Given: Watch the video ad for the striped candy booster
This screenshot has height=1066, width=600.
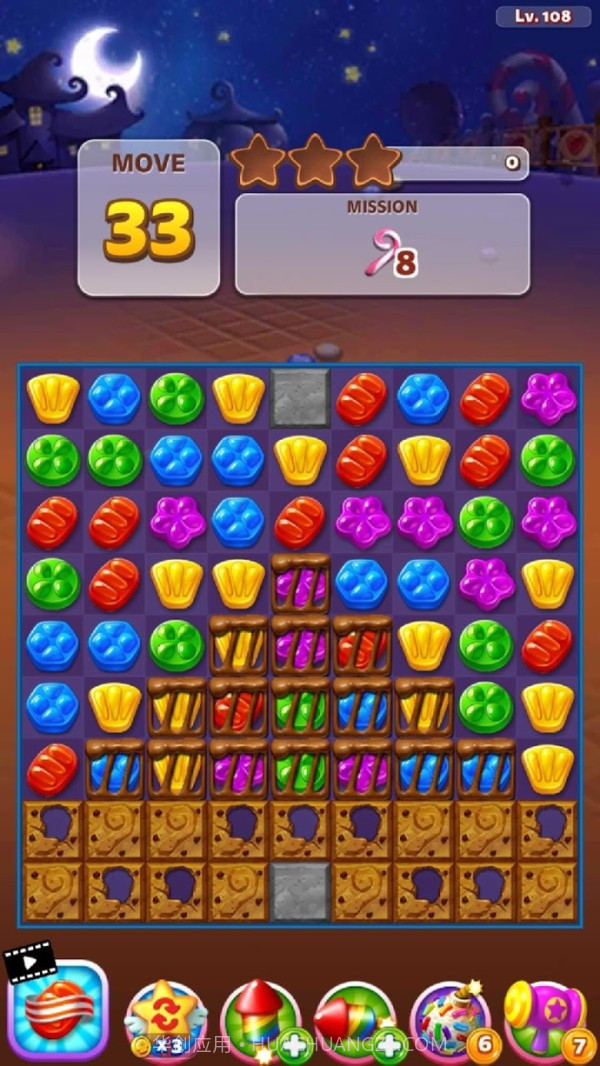Looking at the screenshot, I should click(x=57, y=1013).
